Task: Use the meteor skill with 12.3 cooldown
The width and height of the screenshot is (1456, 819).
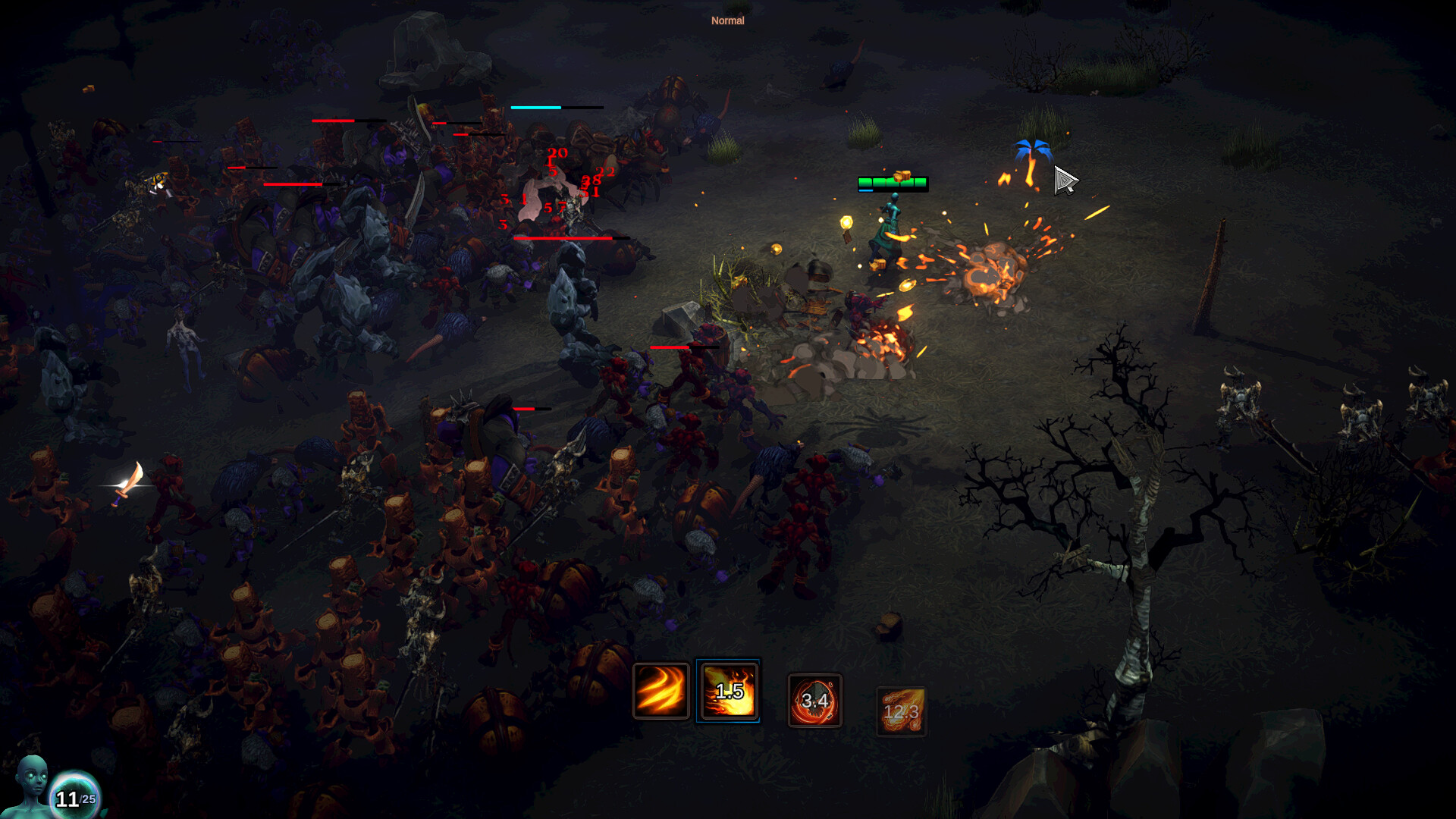Action: [x=901, y=711]
